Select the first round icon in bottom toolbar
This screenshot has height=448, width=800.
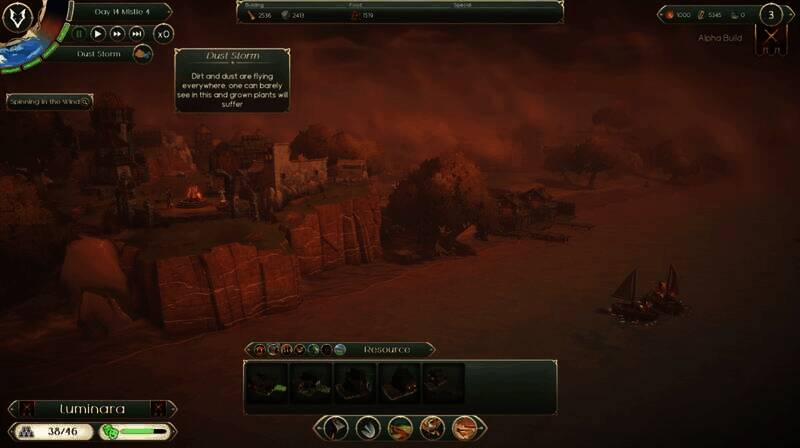pyautogui.click(x=335, y=428)
